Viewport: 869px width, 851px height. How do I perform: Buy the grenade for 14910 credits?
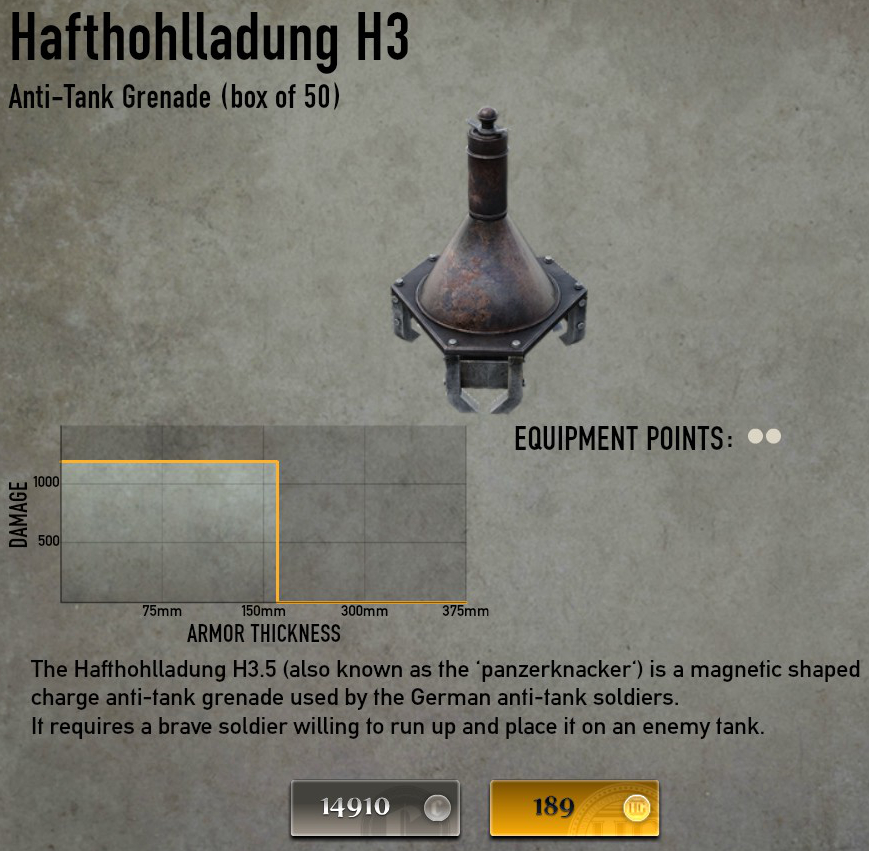[375, 808]
